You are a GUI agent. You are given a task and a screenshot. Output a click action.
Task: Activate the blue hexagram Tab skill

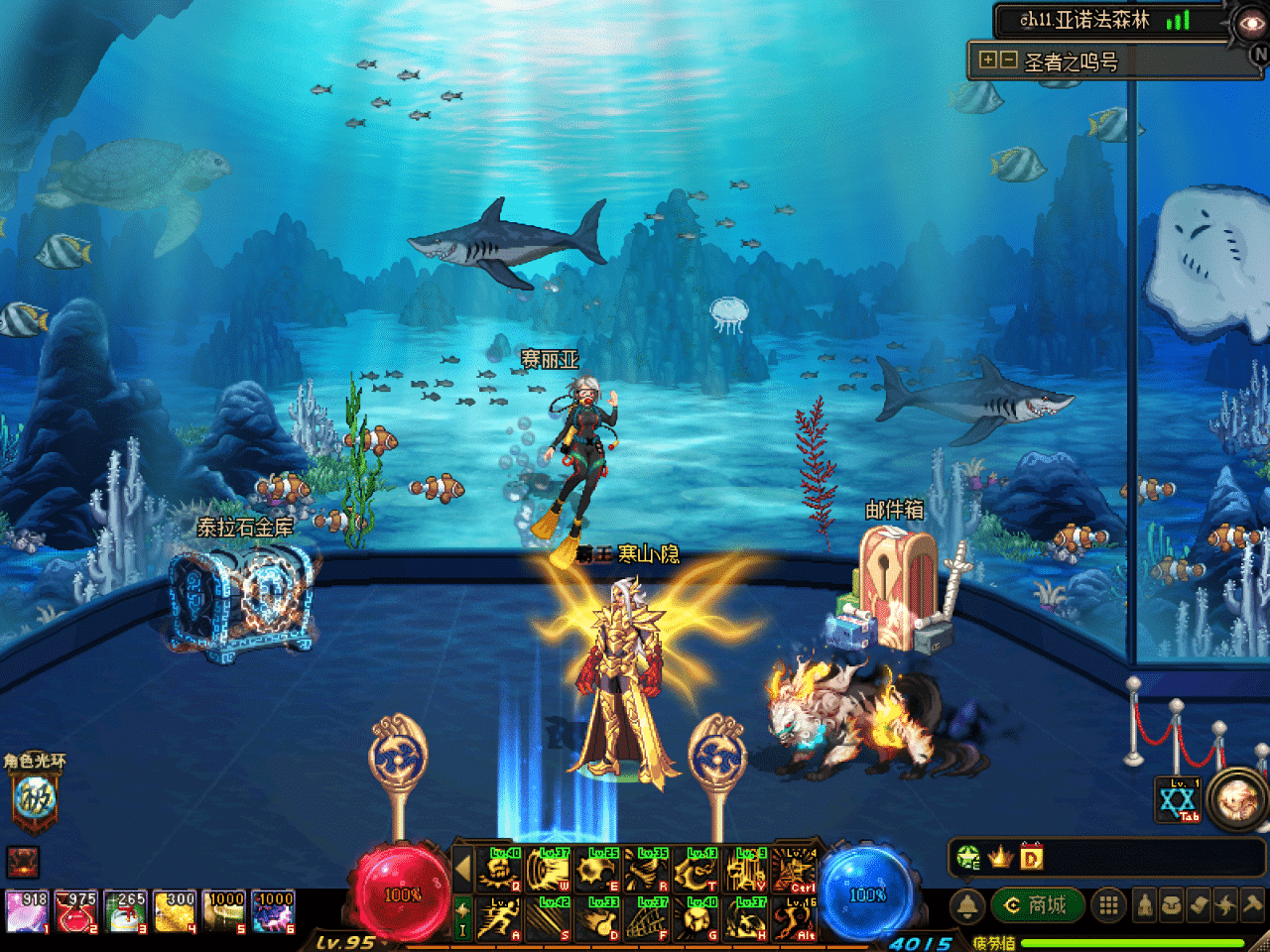[x=1178, y=800]
